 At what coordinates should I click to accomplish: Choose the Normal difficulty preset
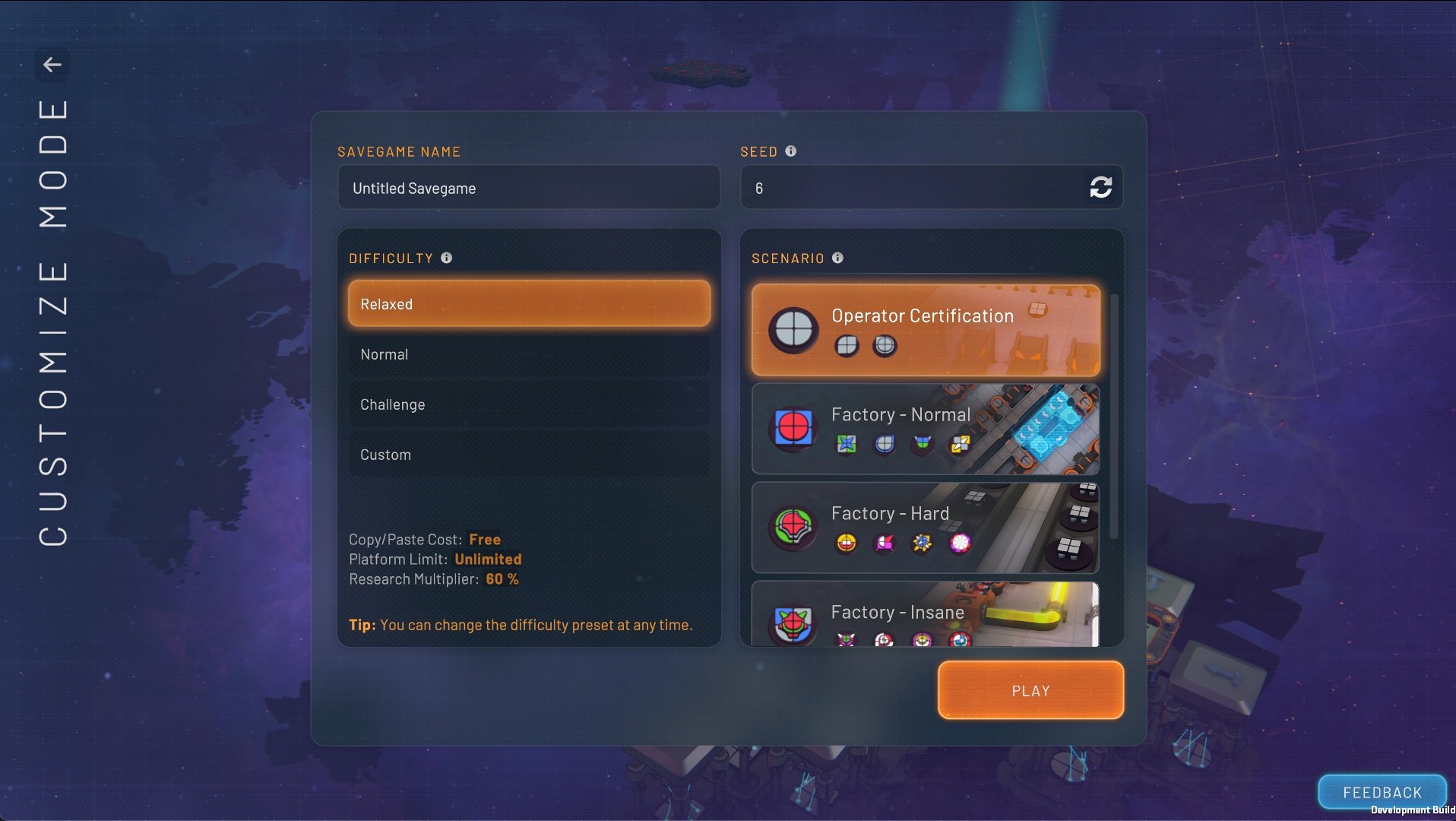click(x=529, y=354)
